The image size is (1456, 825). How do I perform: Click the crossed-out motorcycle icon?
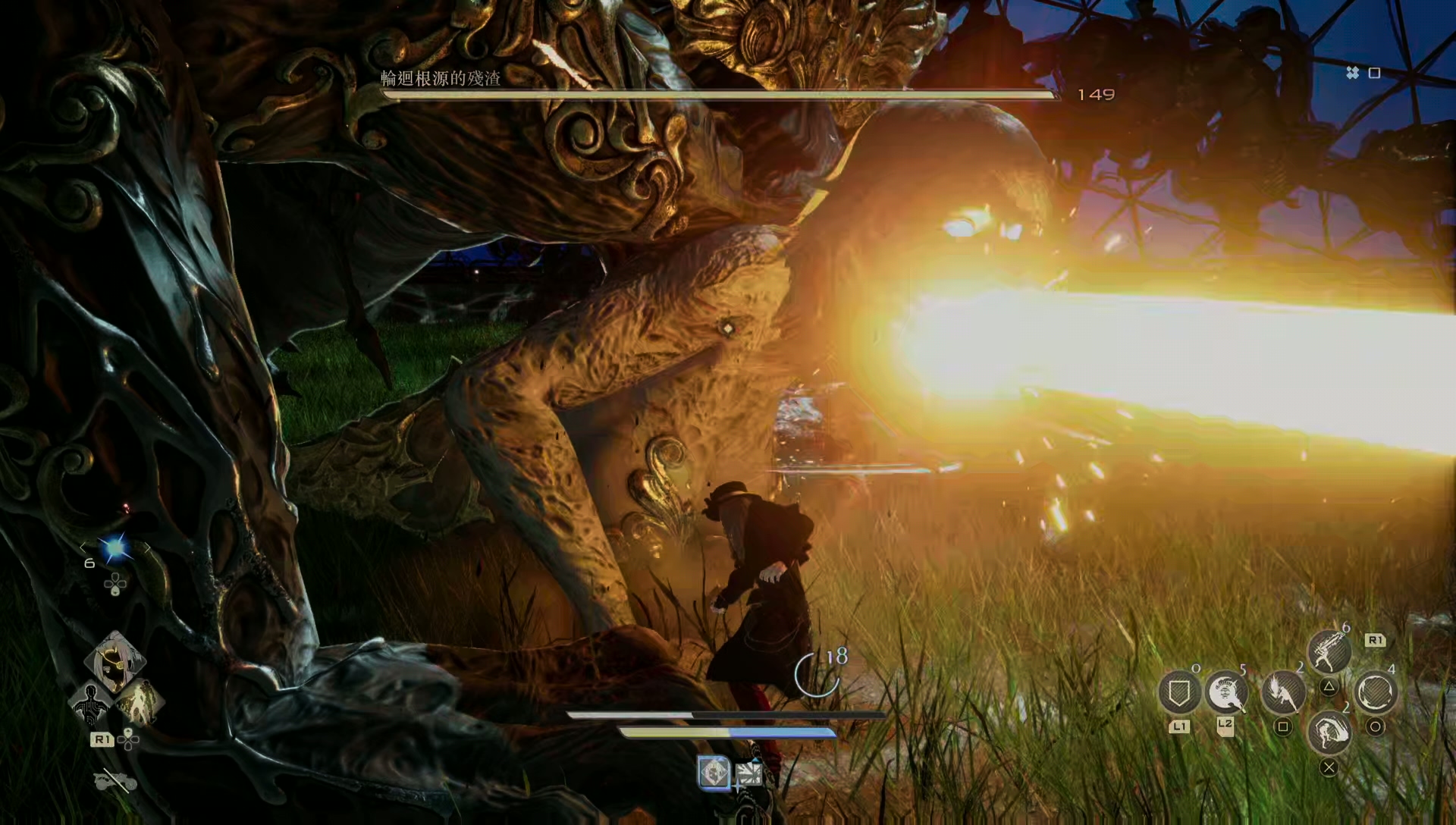115,780
